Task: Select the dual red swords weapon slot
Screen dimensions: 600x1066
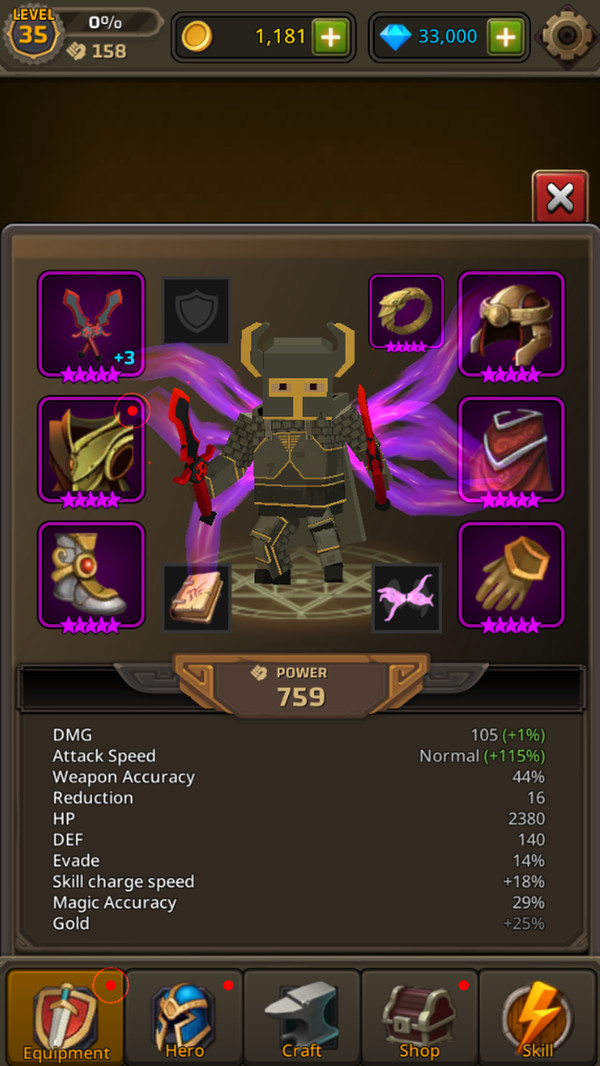Action: [x=91, y=324]
